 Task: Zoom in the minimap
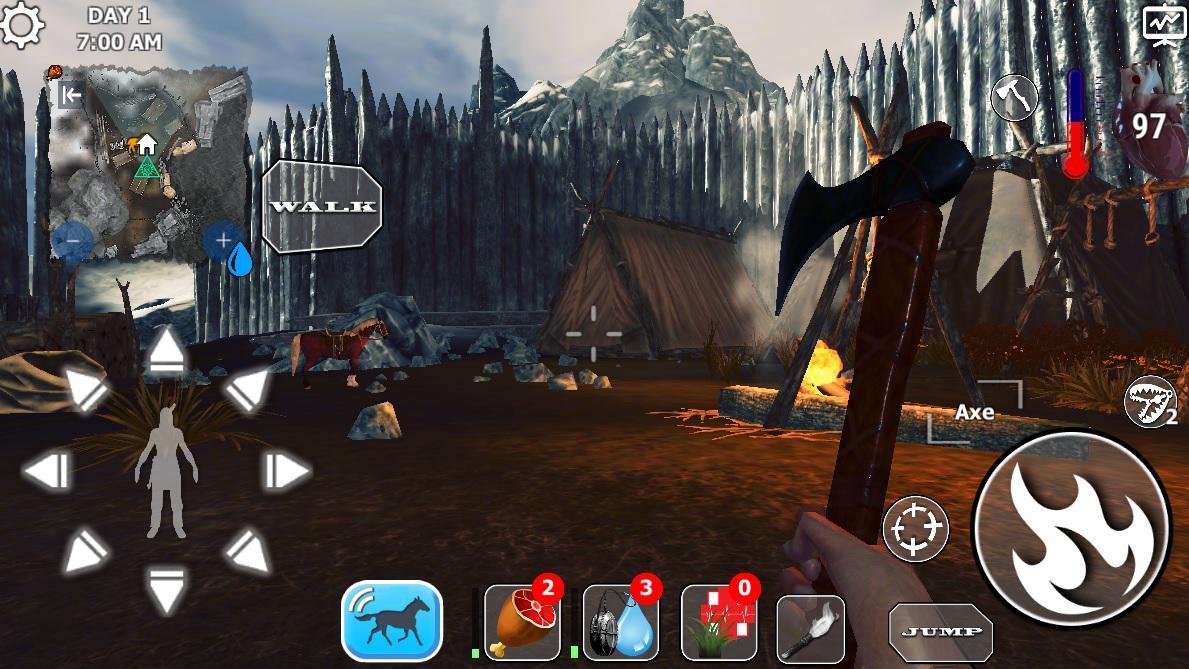pos(221,241)
